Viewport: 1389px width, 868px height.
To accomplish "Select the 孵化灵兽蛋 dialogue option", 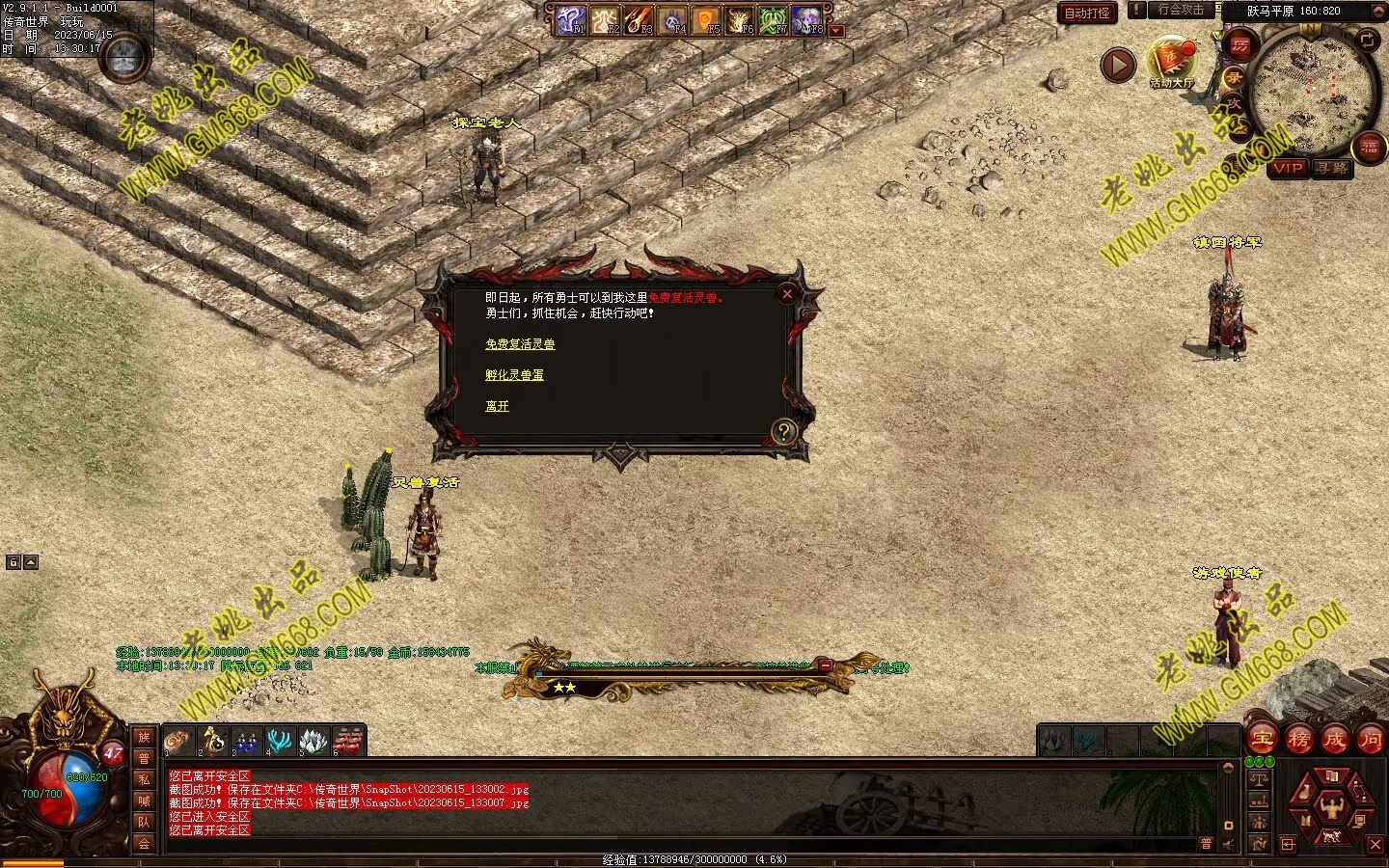I will 514,375.
